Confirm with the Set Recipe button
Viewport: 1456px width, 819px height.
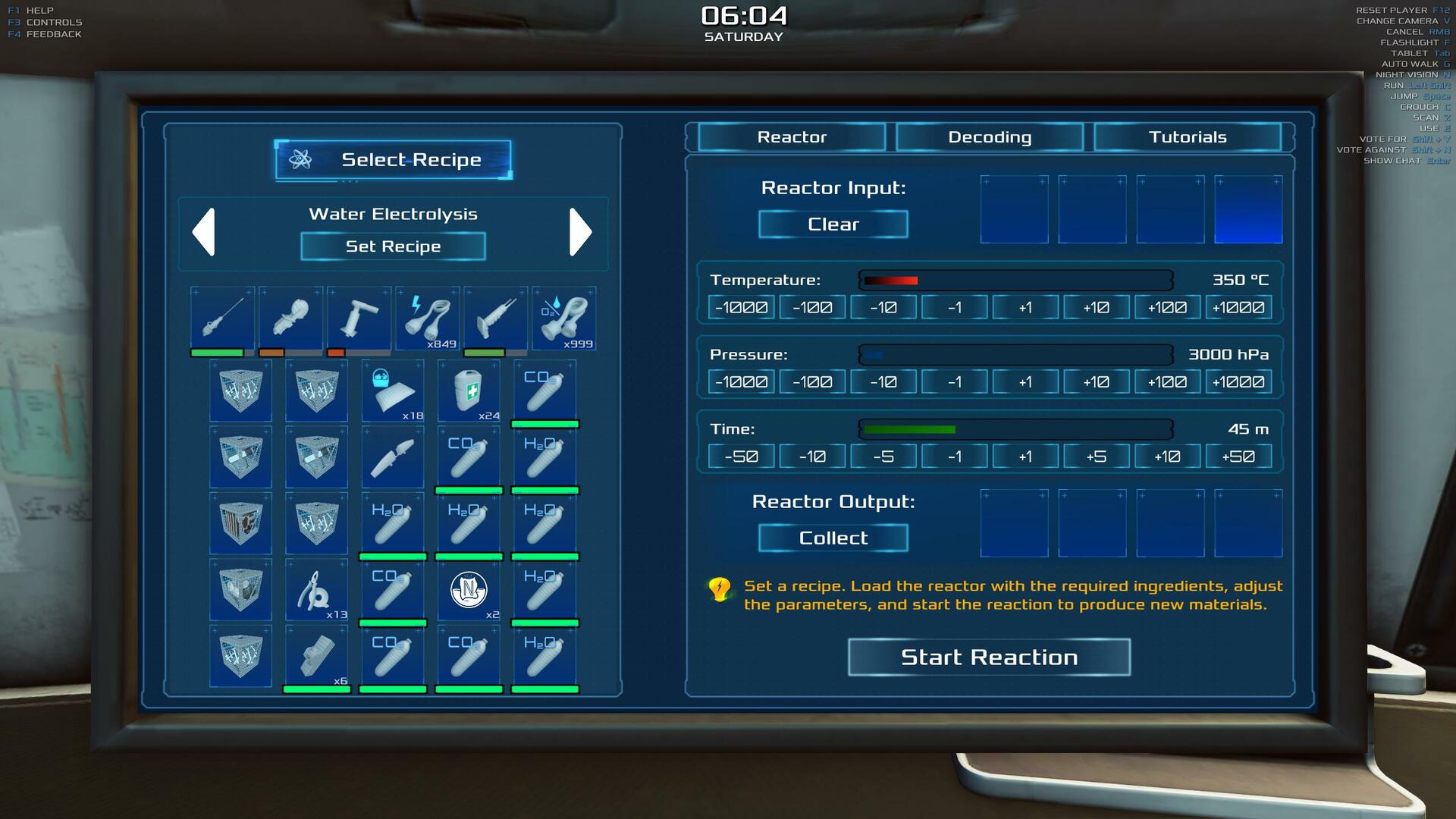(393, 246)
